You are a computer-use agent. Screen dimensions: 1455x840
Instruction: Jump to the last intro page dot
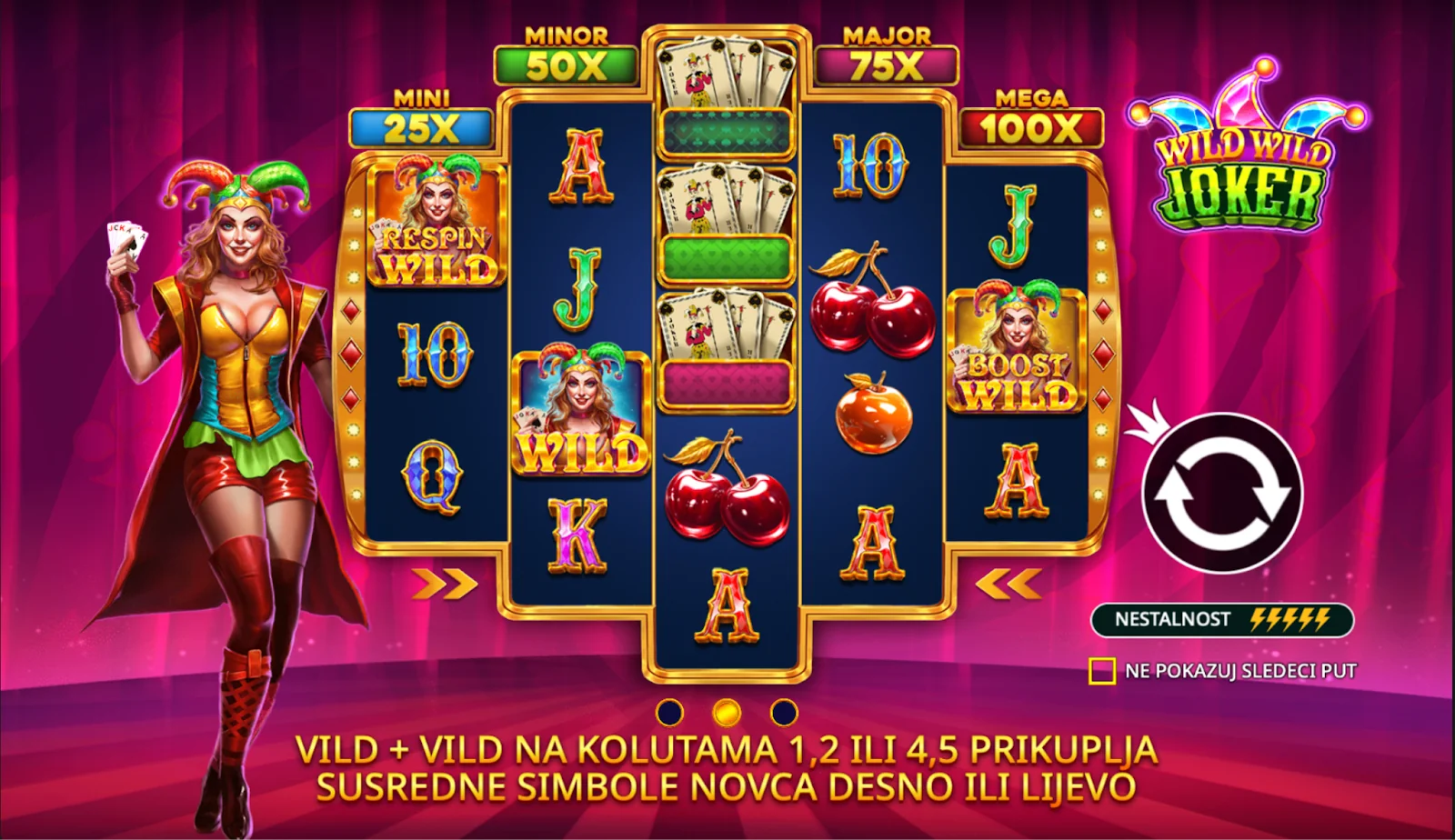pos(783,712)
